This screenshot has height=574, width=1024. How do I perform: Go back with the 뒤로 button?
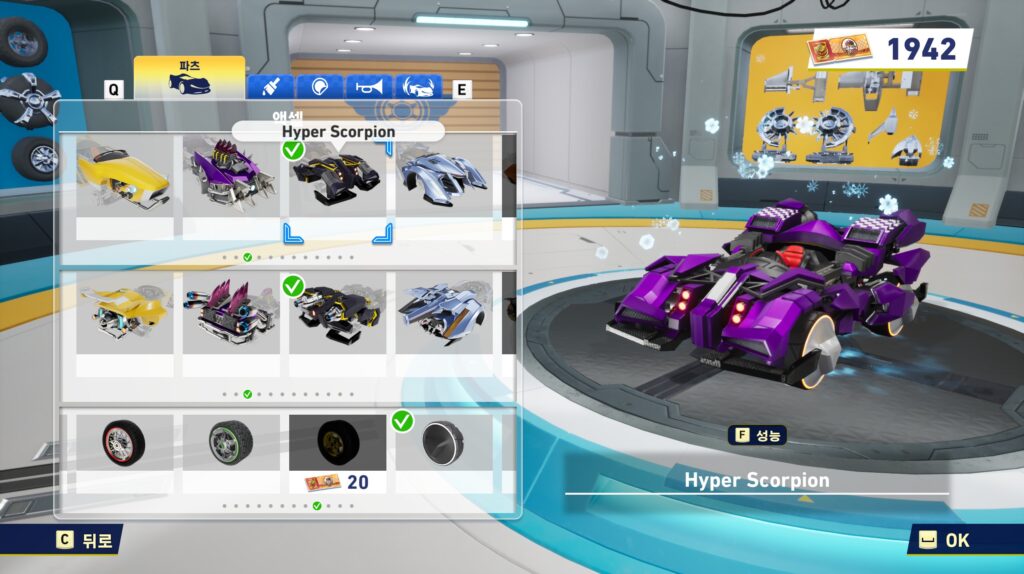(84, 540)
